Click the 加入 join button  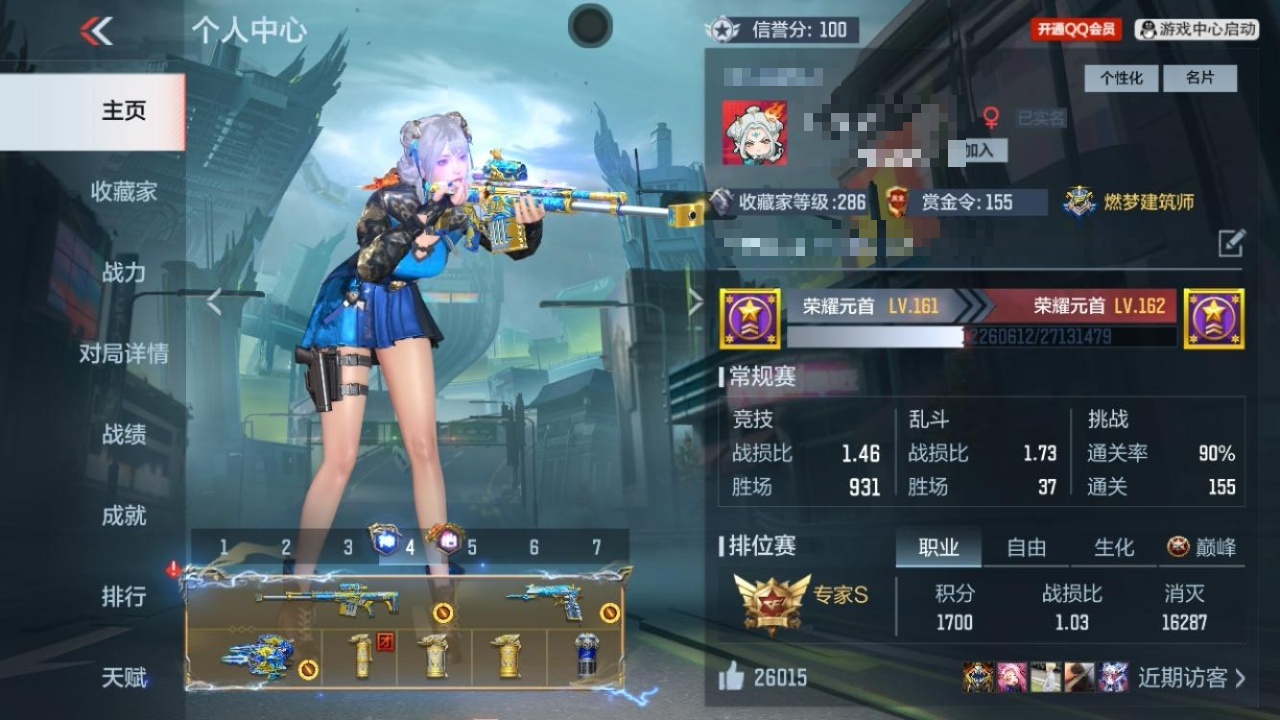coord(978,150)
